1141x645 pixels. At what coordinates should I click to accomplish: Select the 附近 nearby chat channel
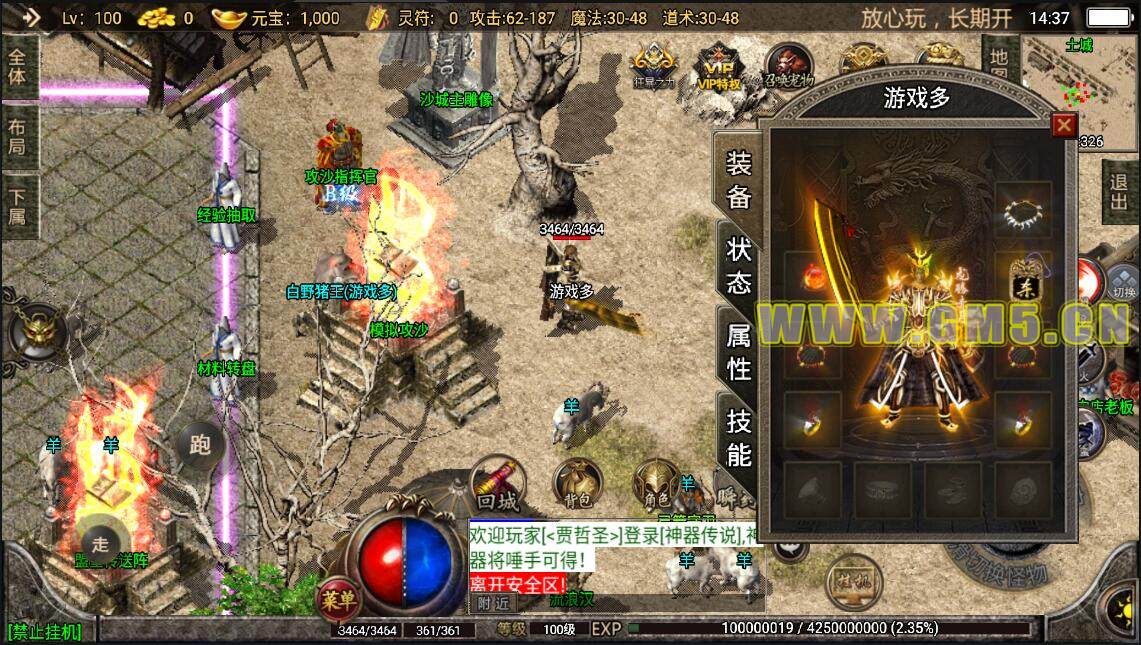494,603
